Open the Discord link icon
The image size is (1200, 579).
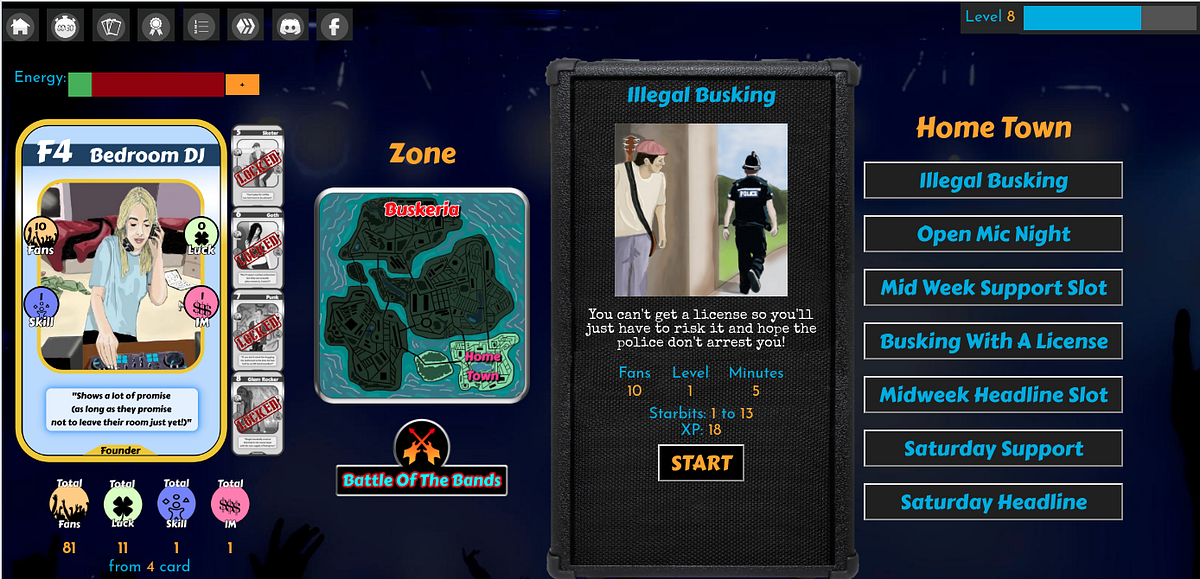point(290,24)
